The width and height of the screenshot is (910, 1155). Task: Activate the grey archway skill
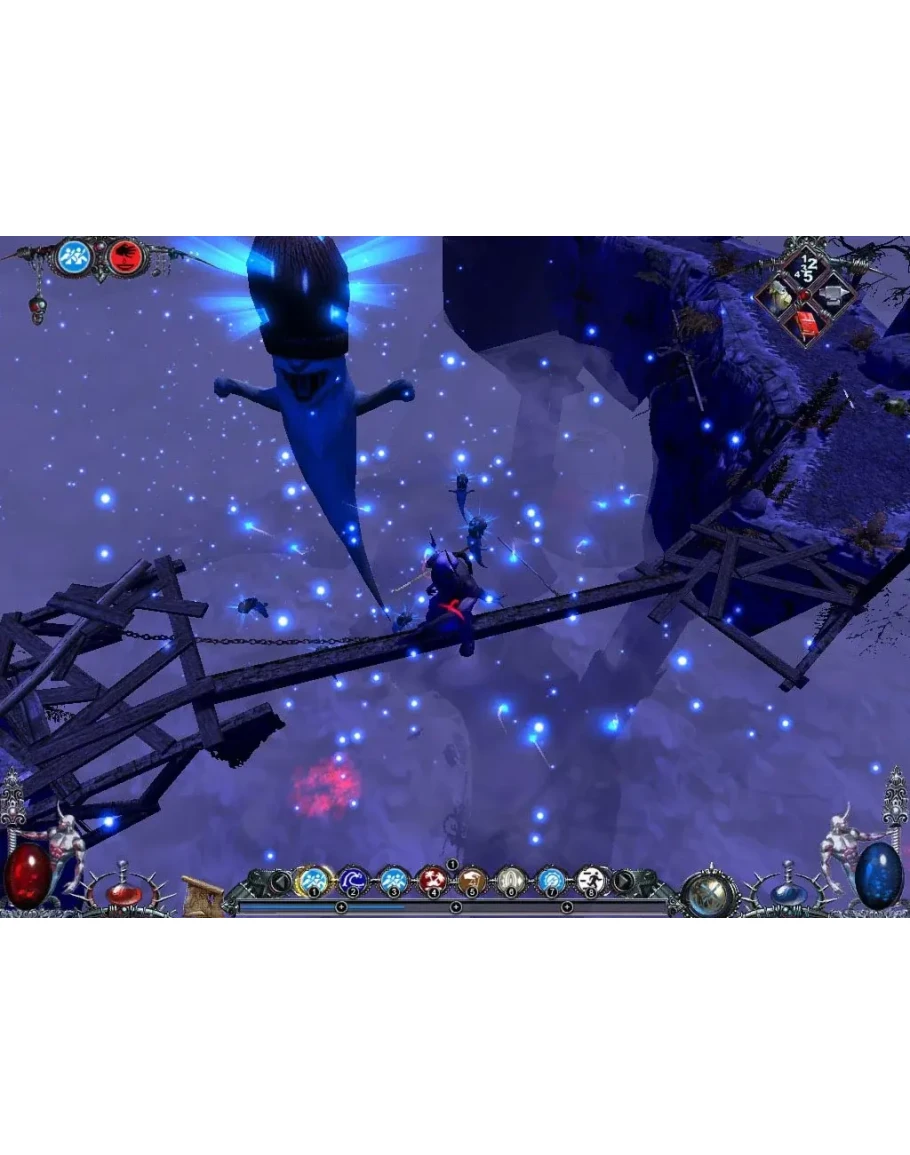(x=511, y=880)
